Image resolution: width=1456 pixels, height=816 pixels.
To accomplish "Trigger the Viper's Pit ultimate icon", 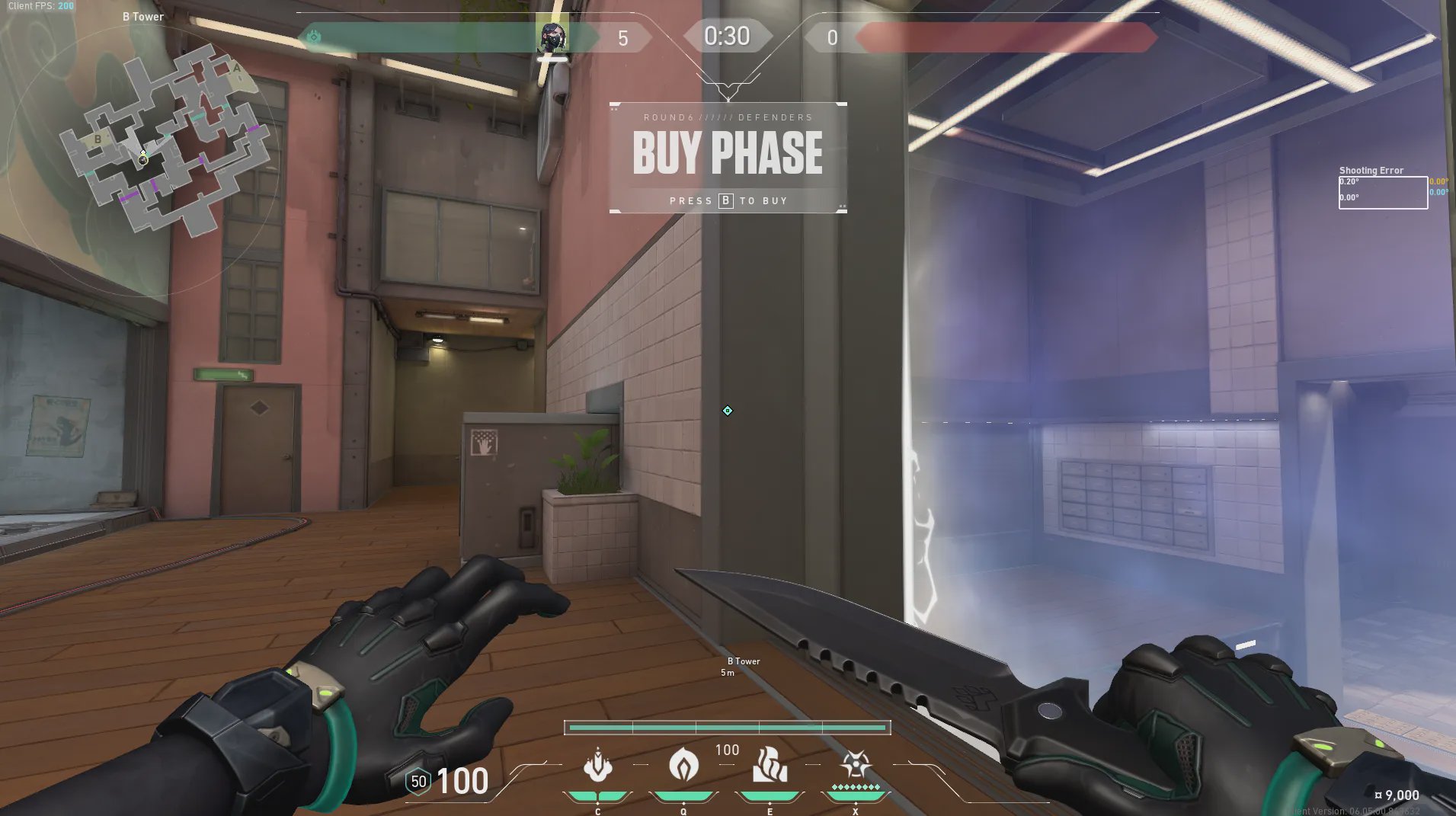I will [x=855, y=766].
